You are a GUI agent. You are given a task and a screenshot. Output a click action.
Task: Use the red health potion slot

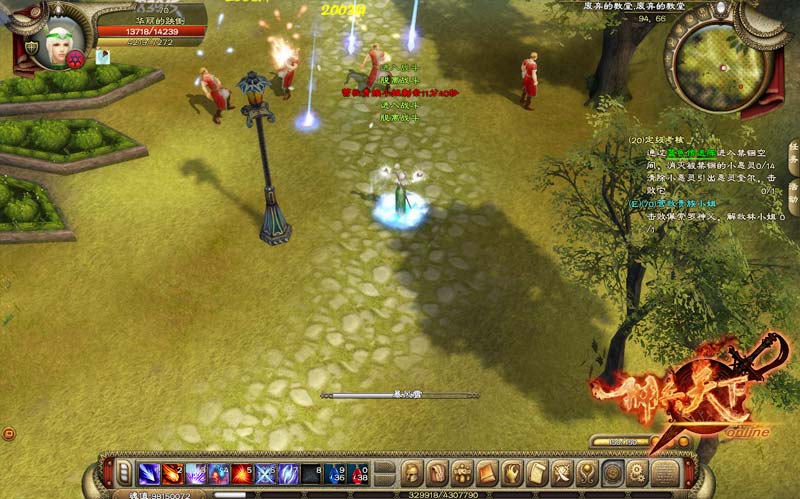pyautogui.click(x=360, y=474)
